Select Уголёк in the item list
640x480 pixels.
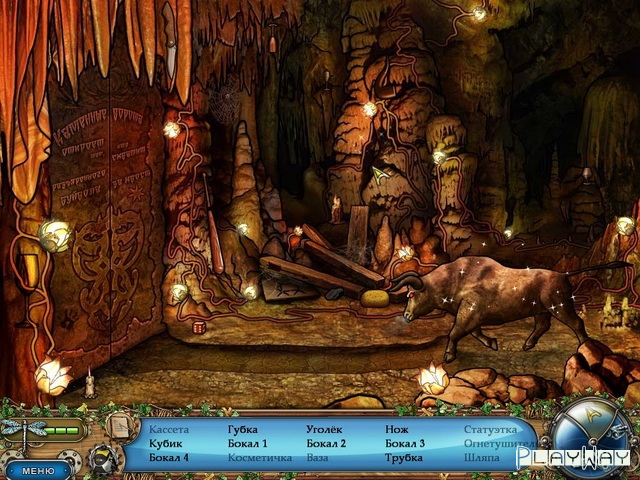[324, 430]
